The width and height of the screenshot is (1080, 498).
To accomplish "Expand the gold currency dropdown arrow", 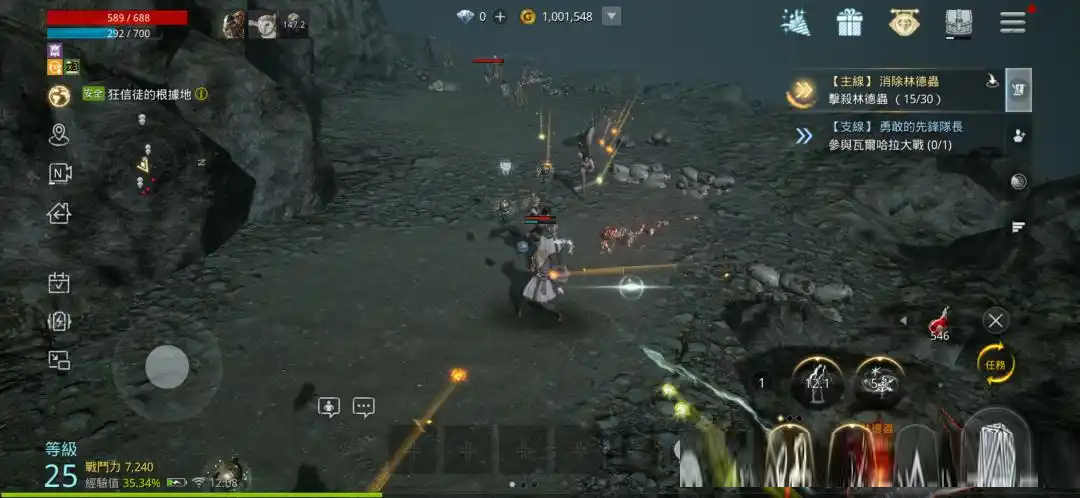I will (x=612, y=16).
